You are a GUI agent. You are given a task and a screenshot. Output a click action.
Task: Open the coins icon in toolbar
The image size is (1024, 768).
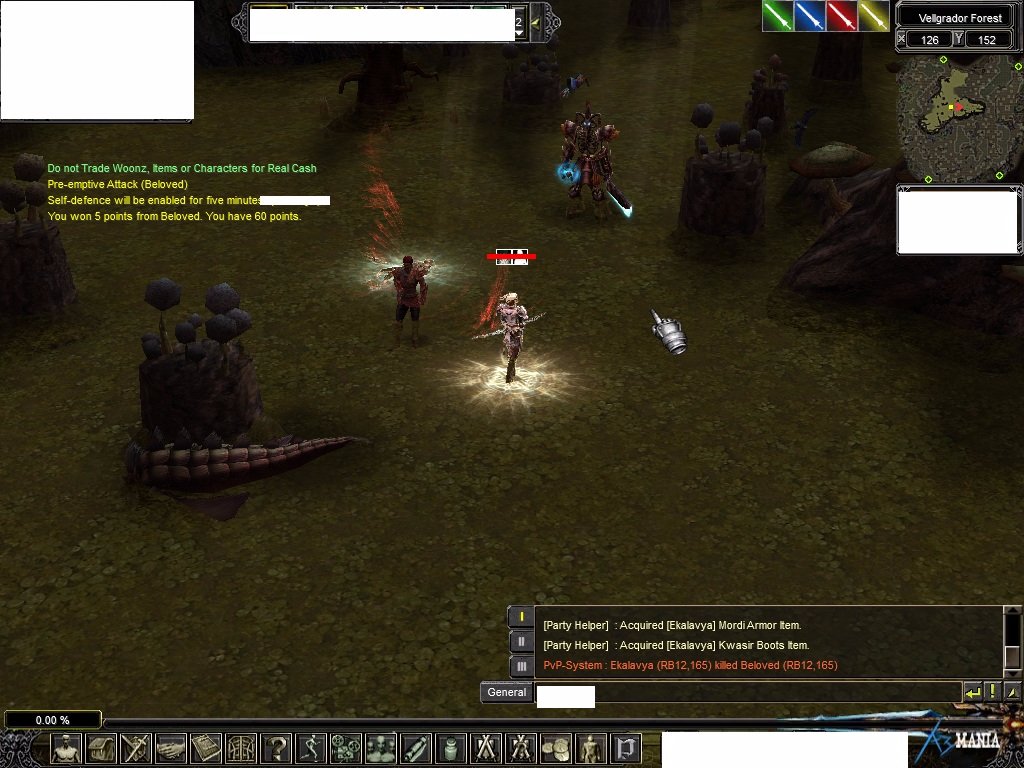pyautogui.click(x=555, y=748)
